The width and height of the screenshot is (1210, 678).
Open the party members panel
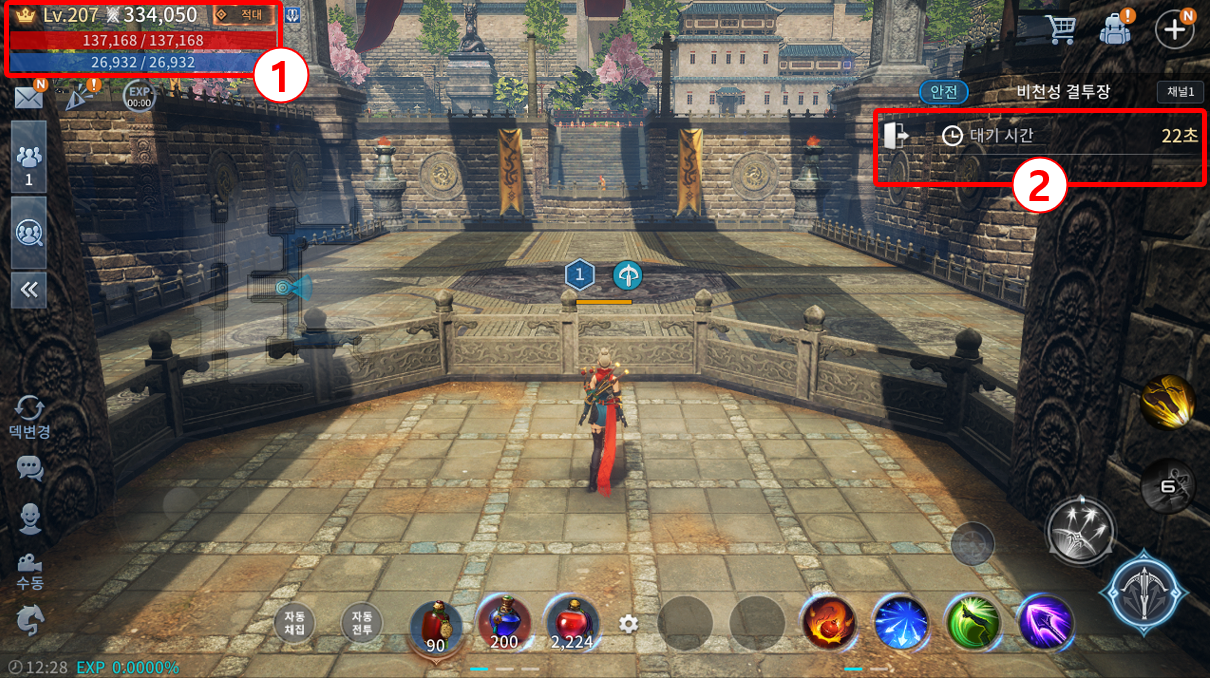(28, 158)
